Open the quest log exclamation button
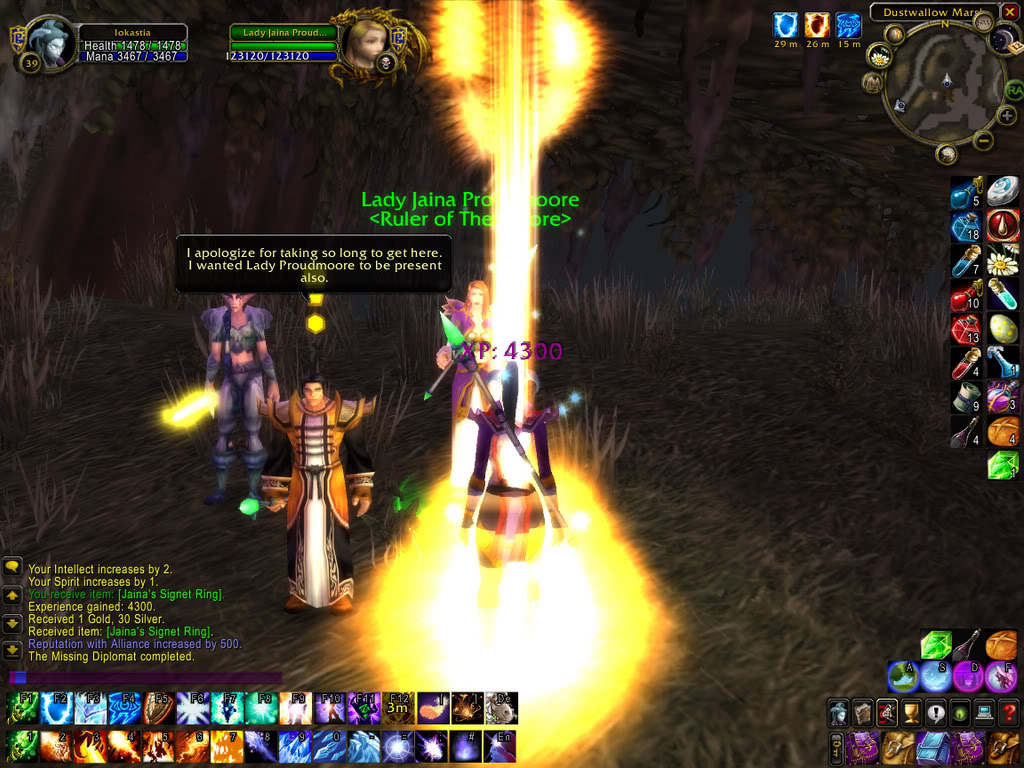The width and height of the screenshot is (1024, 768). 936,712
